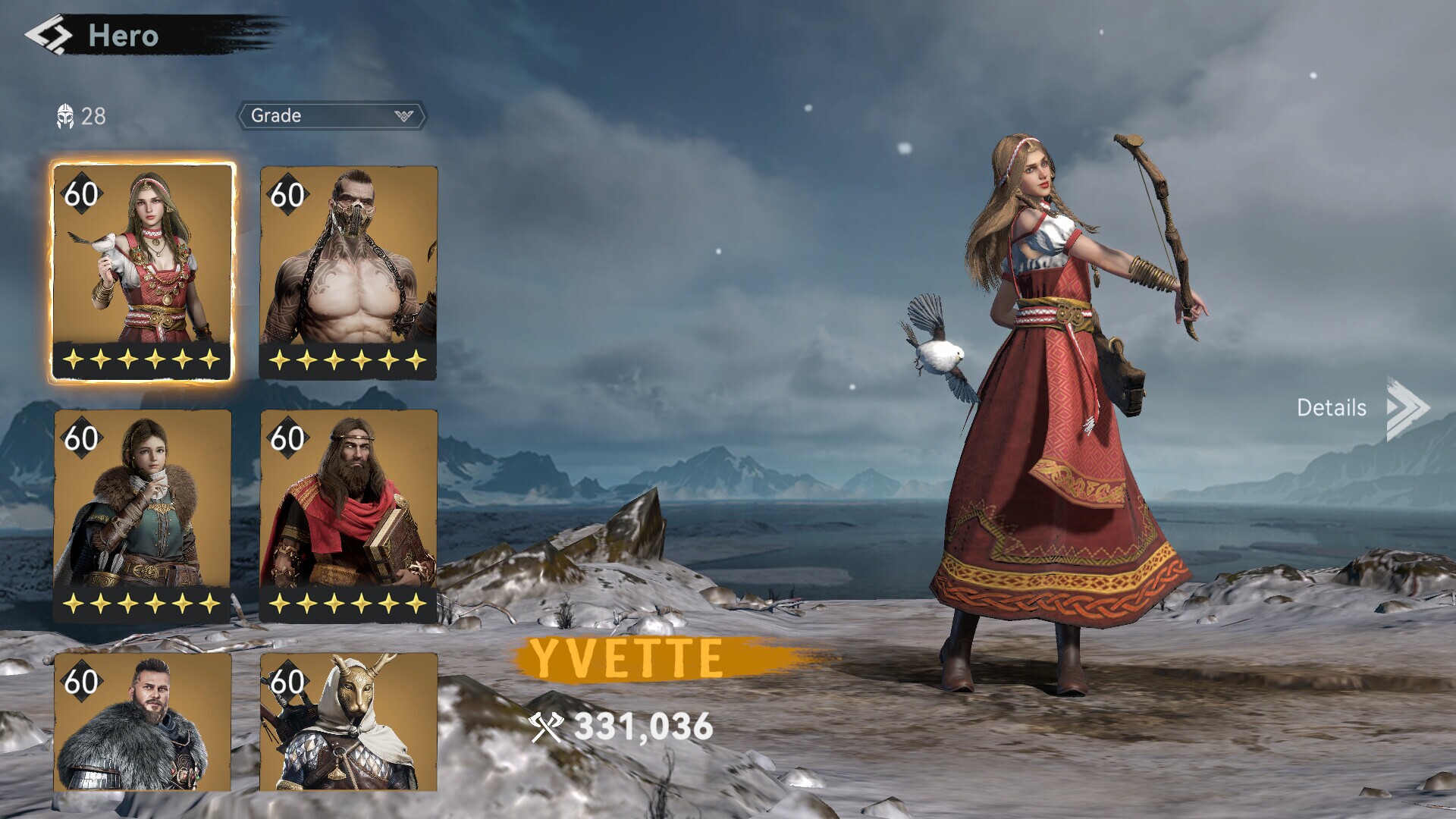Click the level 60 badge on the stag-helmed hero
This screenshot has height=819, width=1456.
[290, 682]
